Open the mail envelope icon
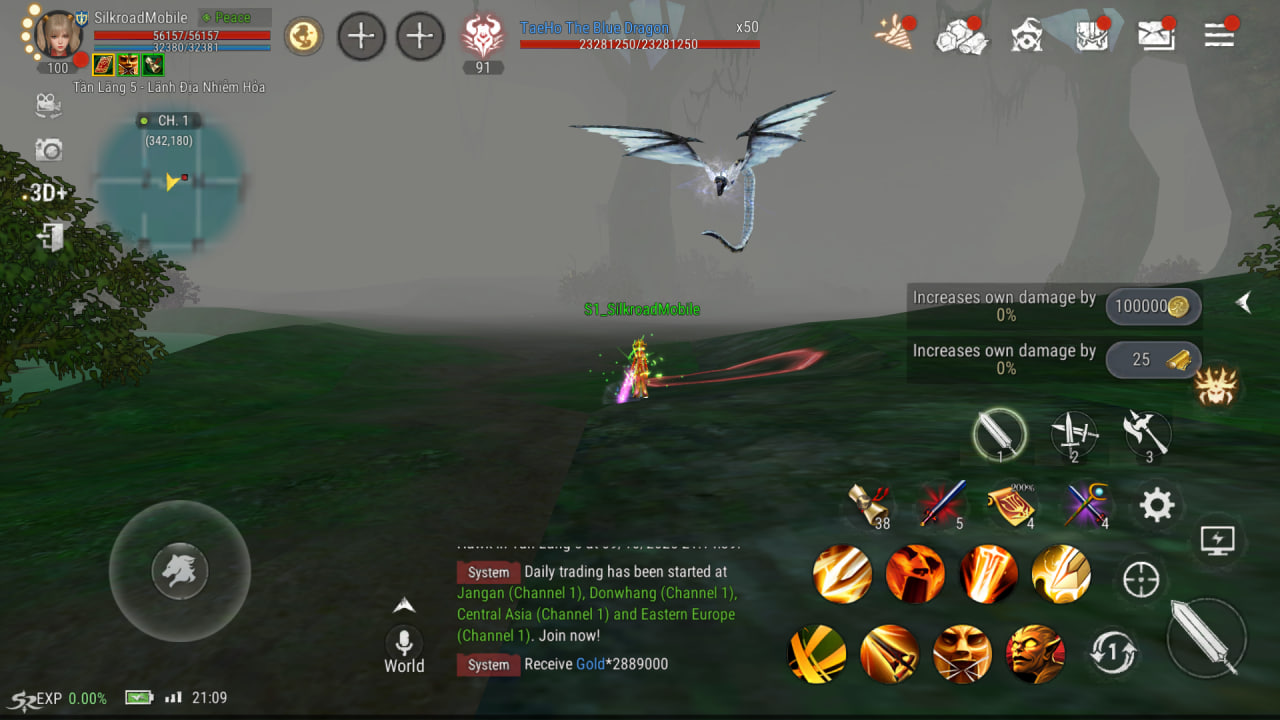Viewport: 1280px width, 720px height. pyautogui.click(x=1156, y=36)
